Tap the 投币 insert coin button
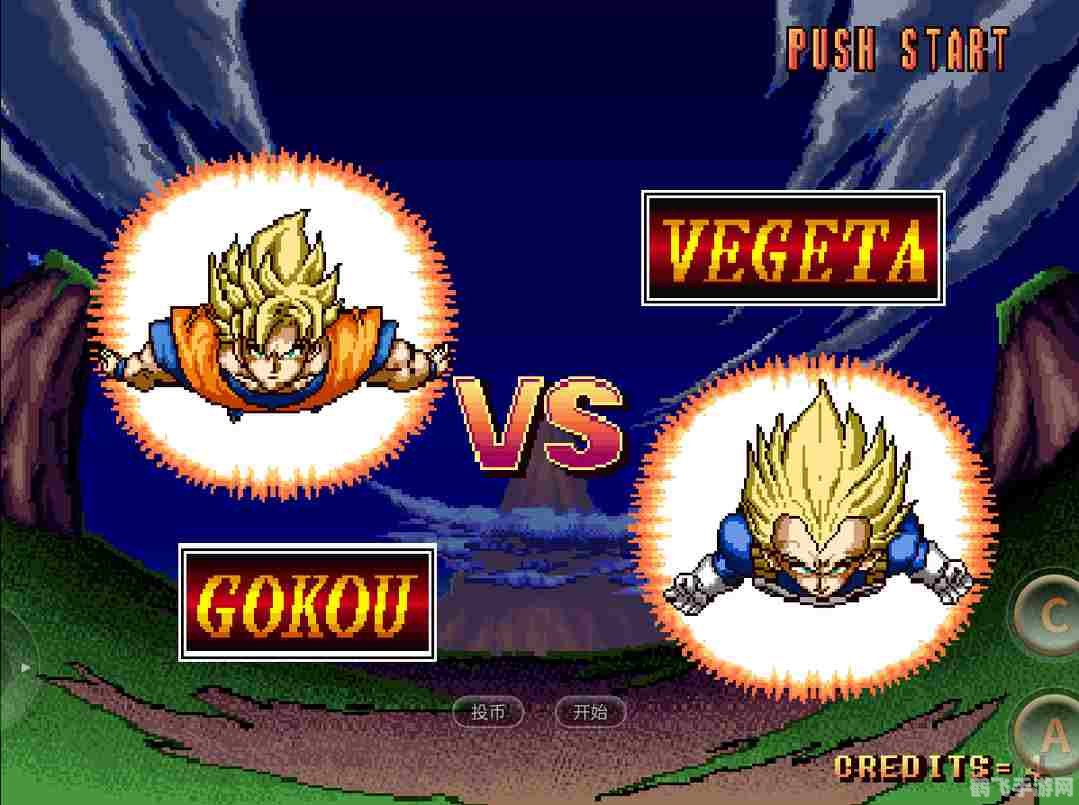The width and height of the screenshot is (1079, 805). [488, 712]
